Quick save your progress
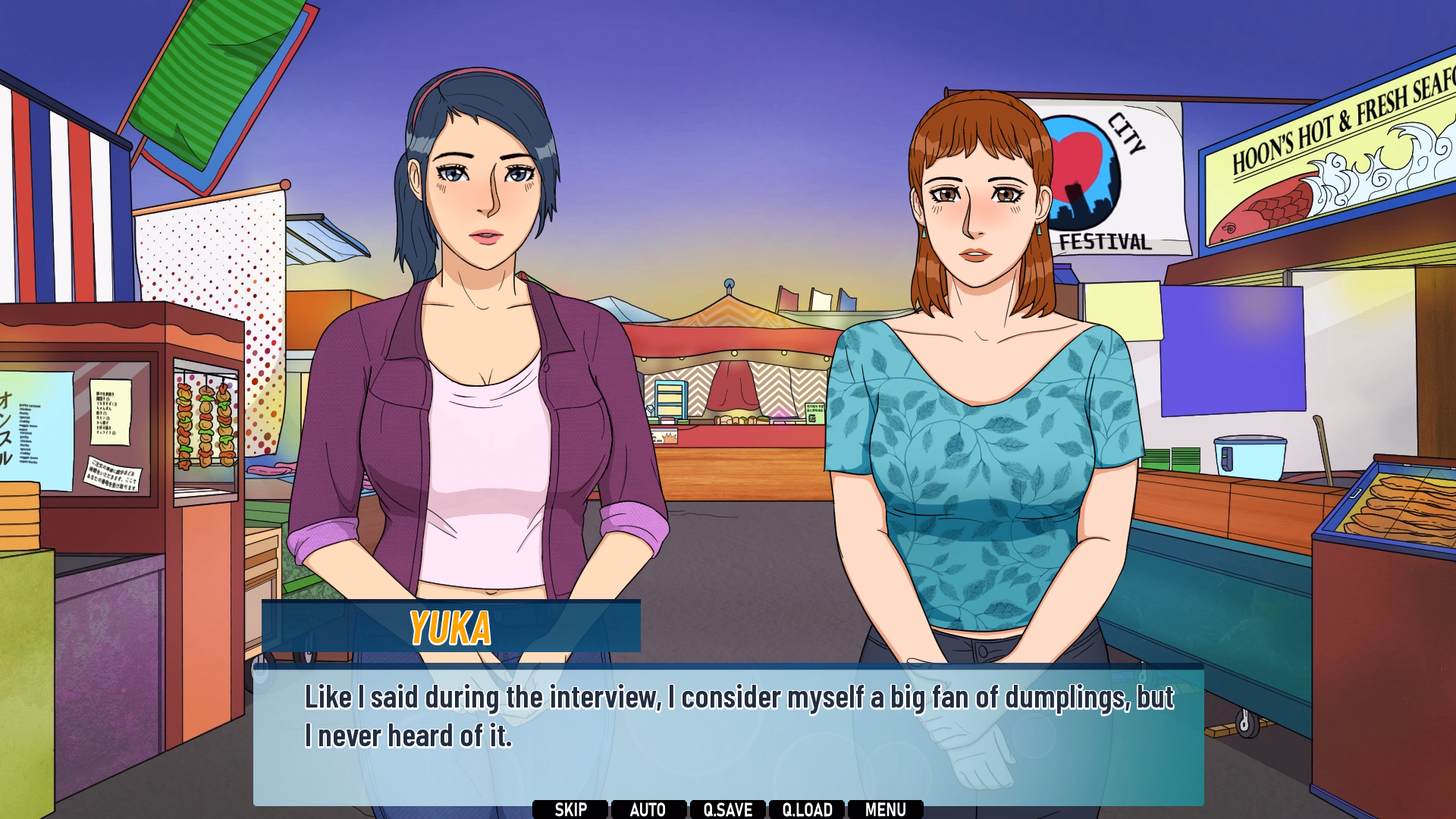This screenshot has height=819, width=1456. tap(729, 809)
